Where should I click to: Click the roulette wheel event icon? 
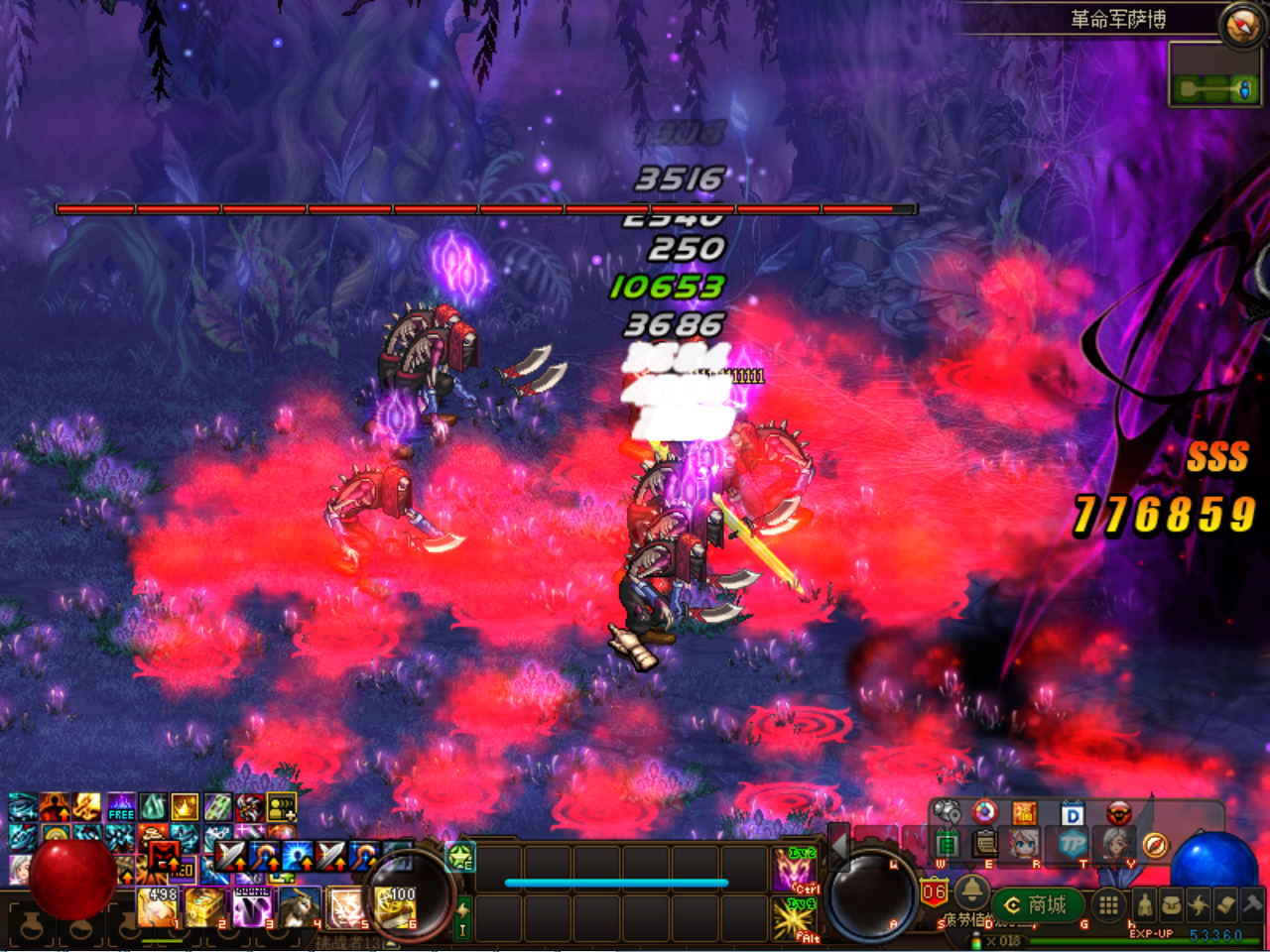pyautogui.click(x=984, y=811)
